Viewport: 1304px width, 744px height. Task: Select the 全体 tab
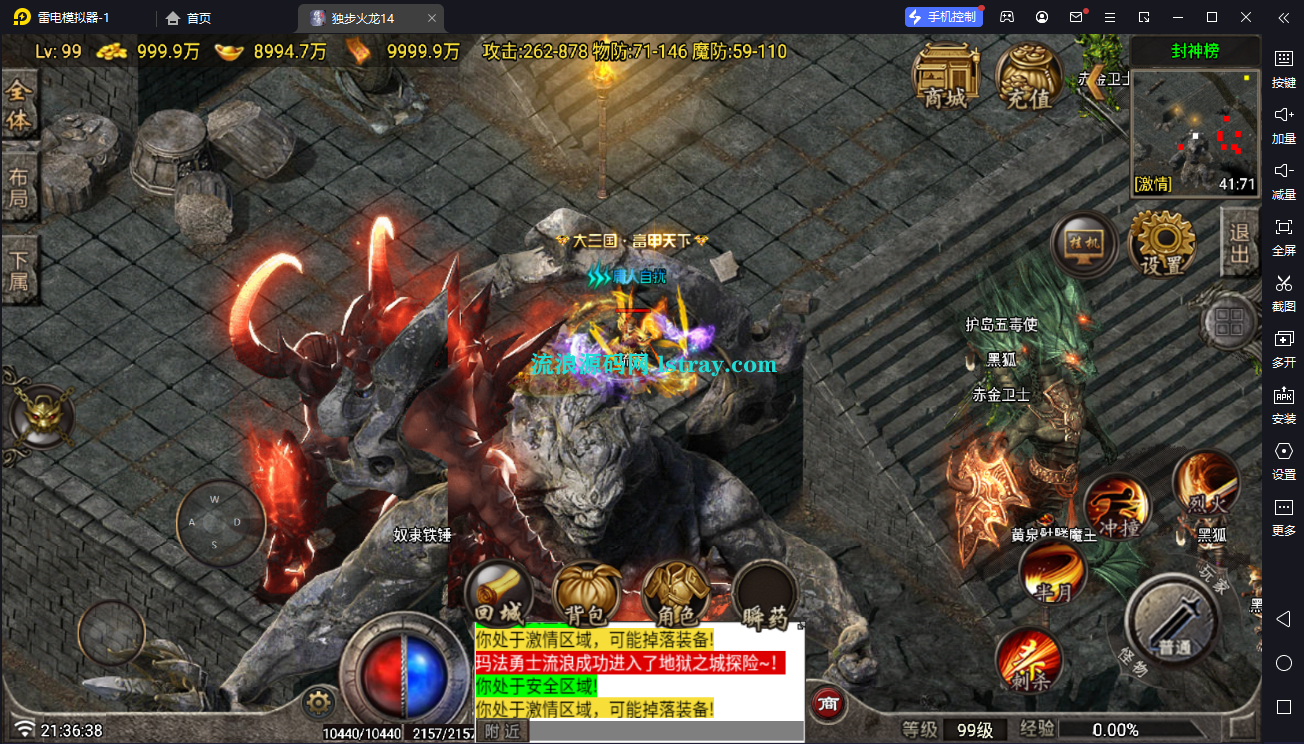pyautogui.click(x=20, y=106)
